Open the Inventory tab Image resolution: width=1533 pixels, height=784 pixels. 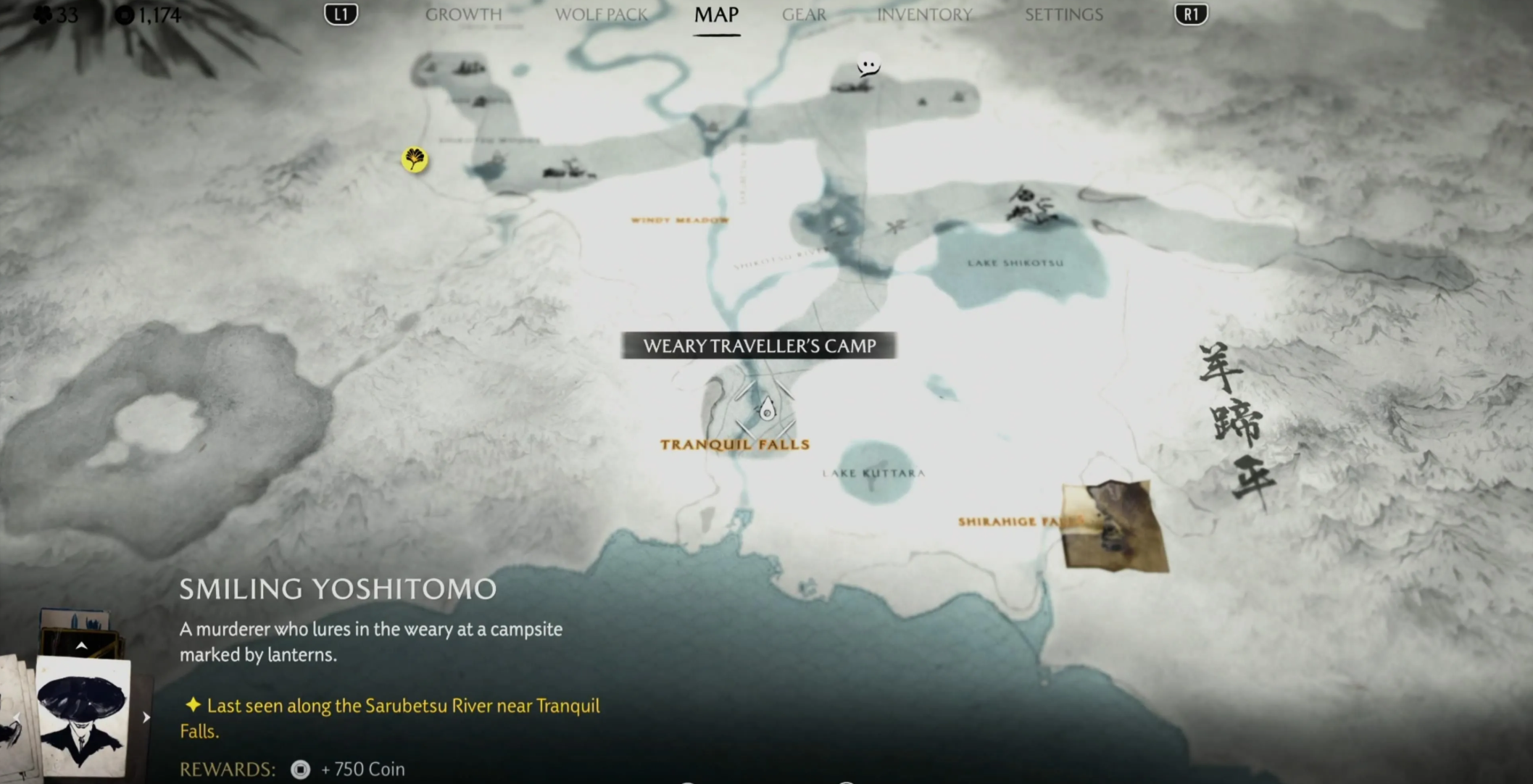pos(924,14)
